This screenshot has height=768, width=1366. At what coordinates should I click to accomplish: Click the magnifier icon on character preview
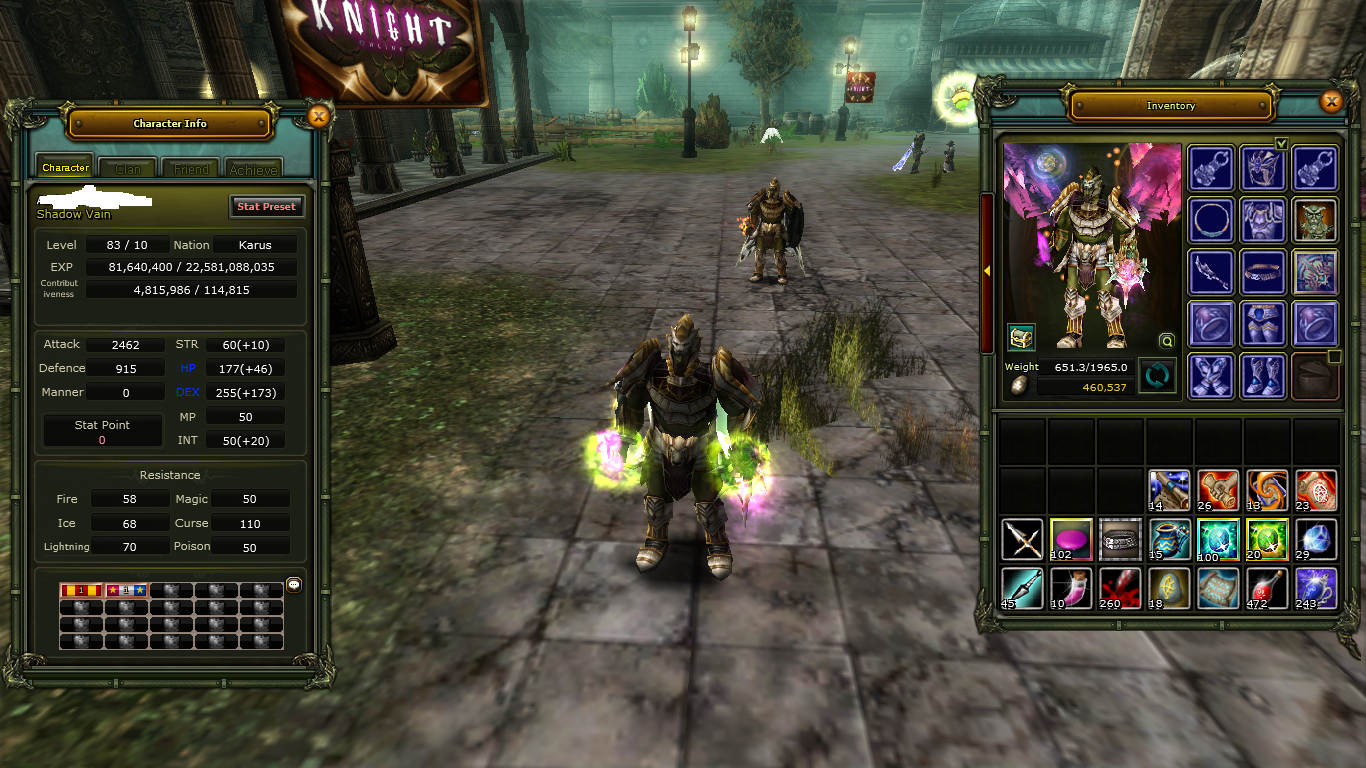(x=1166, y=340)
